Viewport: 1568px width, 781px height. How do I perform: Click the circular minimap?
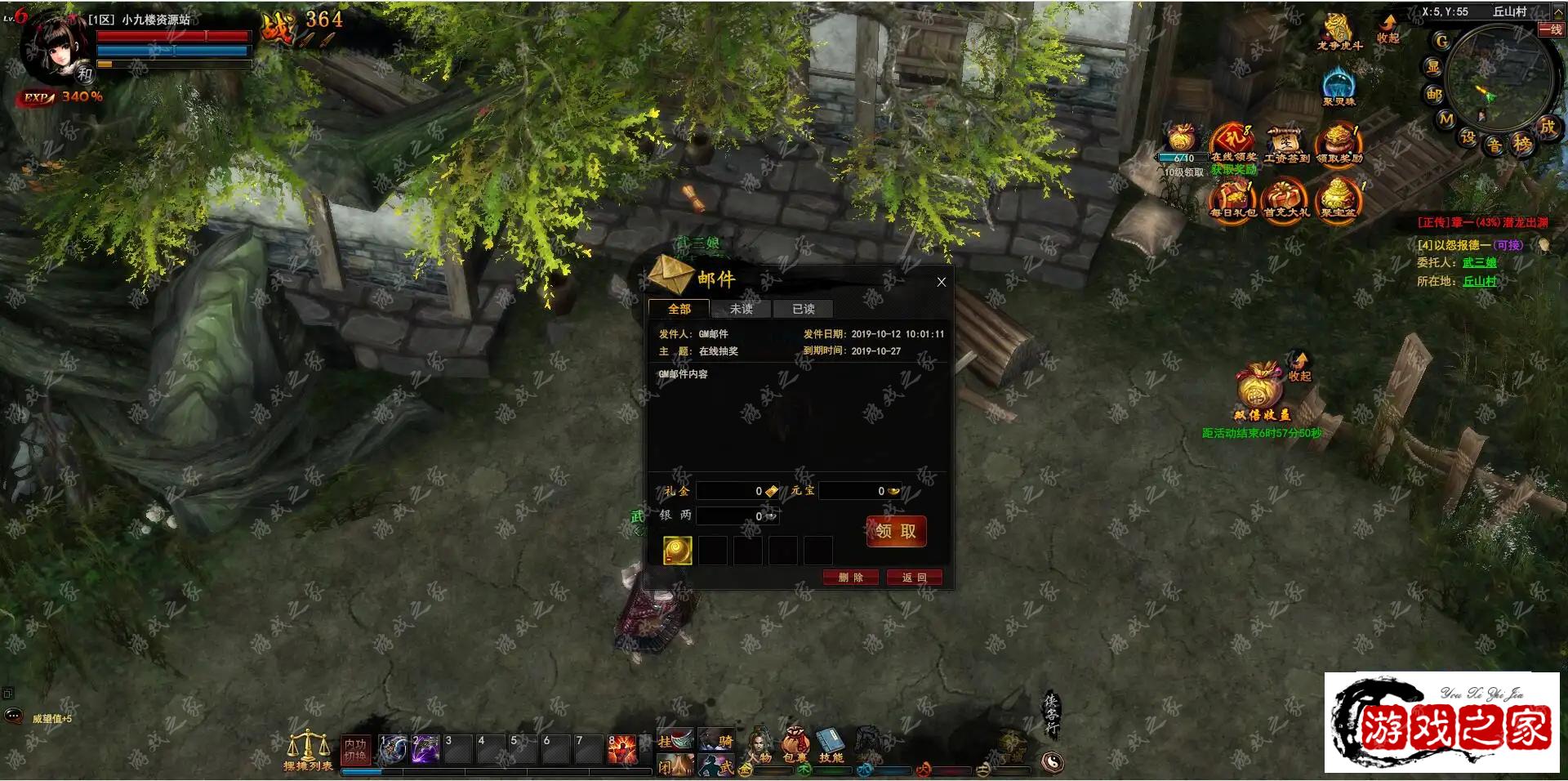coord(1498,80)
